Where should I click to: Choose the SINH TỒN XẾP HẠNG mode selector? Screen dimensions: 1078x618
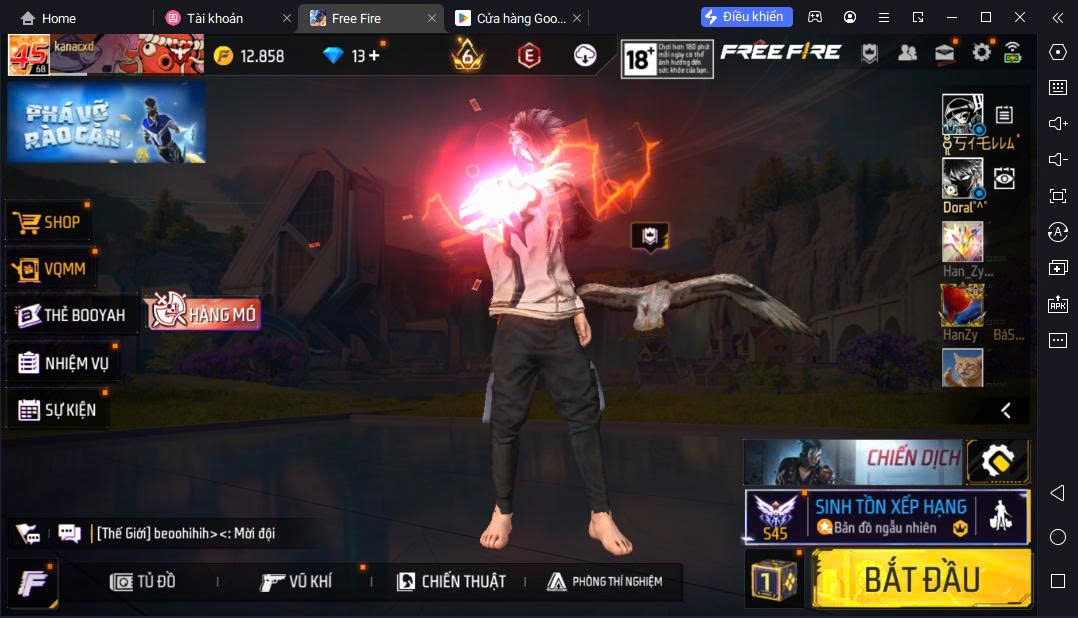pos(886,516)
